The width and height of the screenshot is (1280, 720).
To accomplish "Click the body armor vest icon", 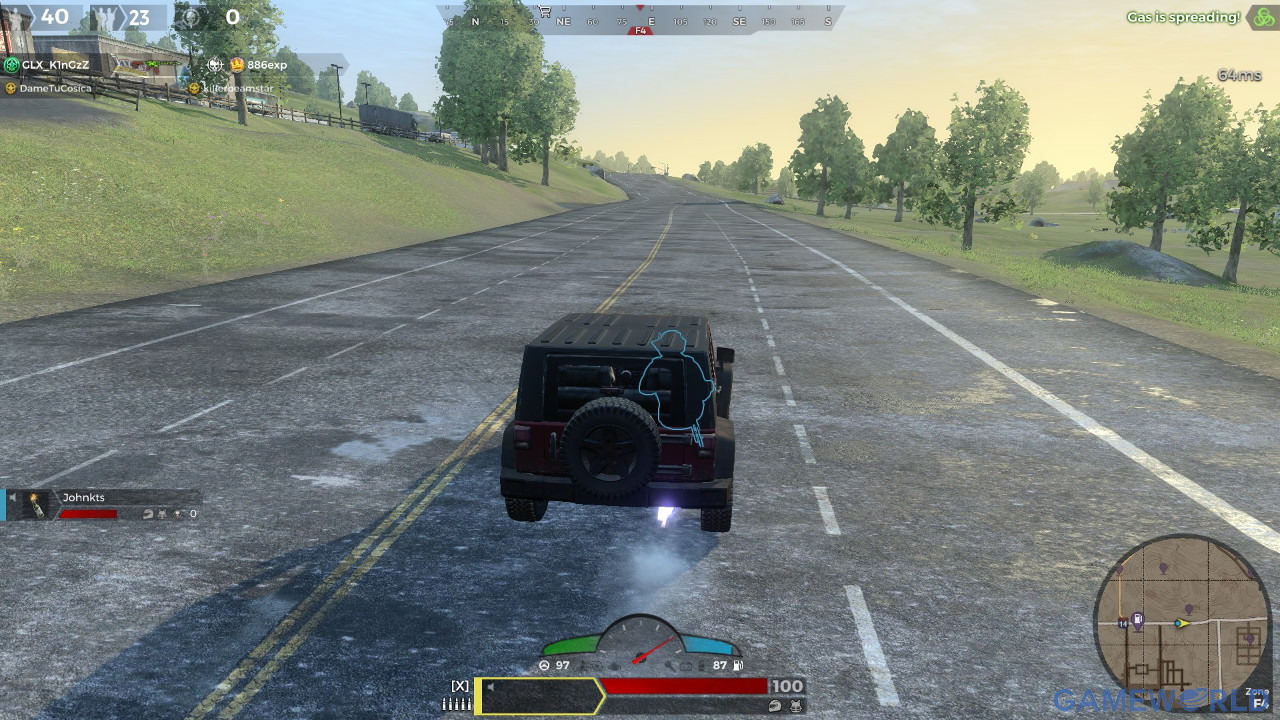I will 795,705.
